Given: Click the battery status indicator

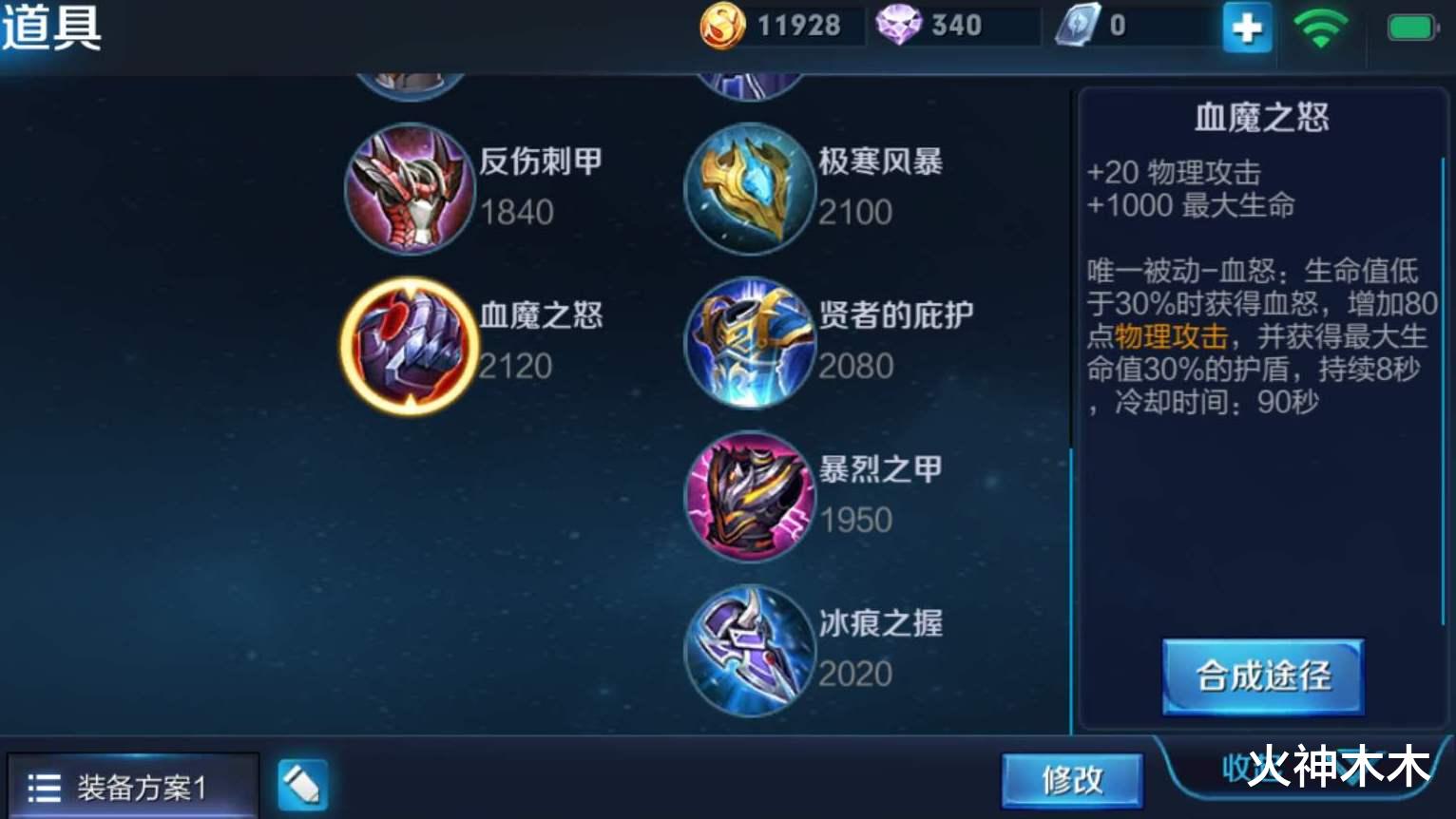Looking at the screenshot, I should click(1409, 29).
